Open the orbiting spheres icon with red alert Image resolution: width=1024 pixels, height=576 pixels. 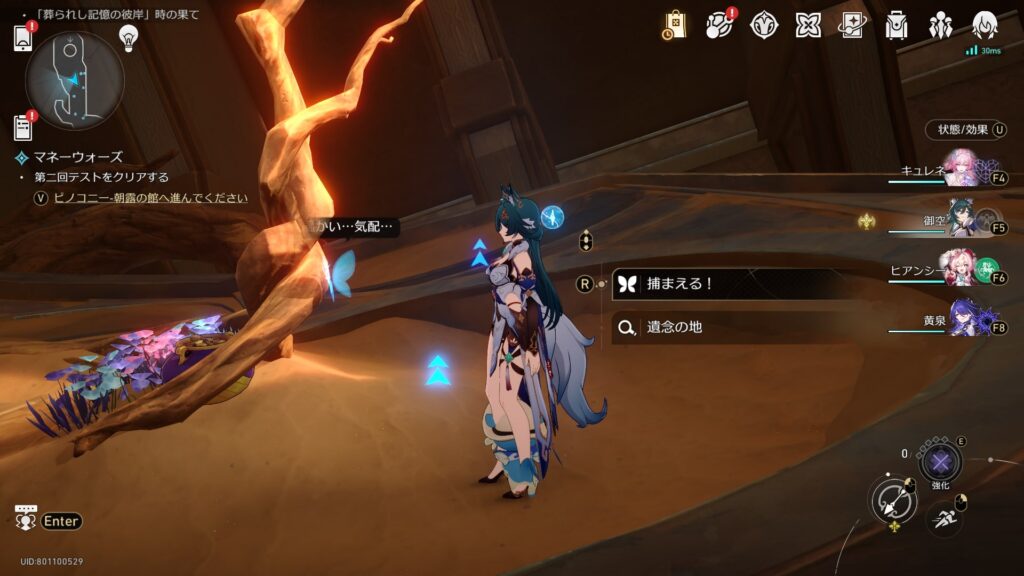click(719, 26)
